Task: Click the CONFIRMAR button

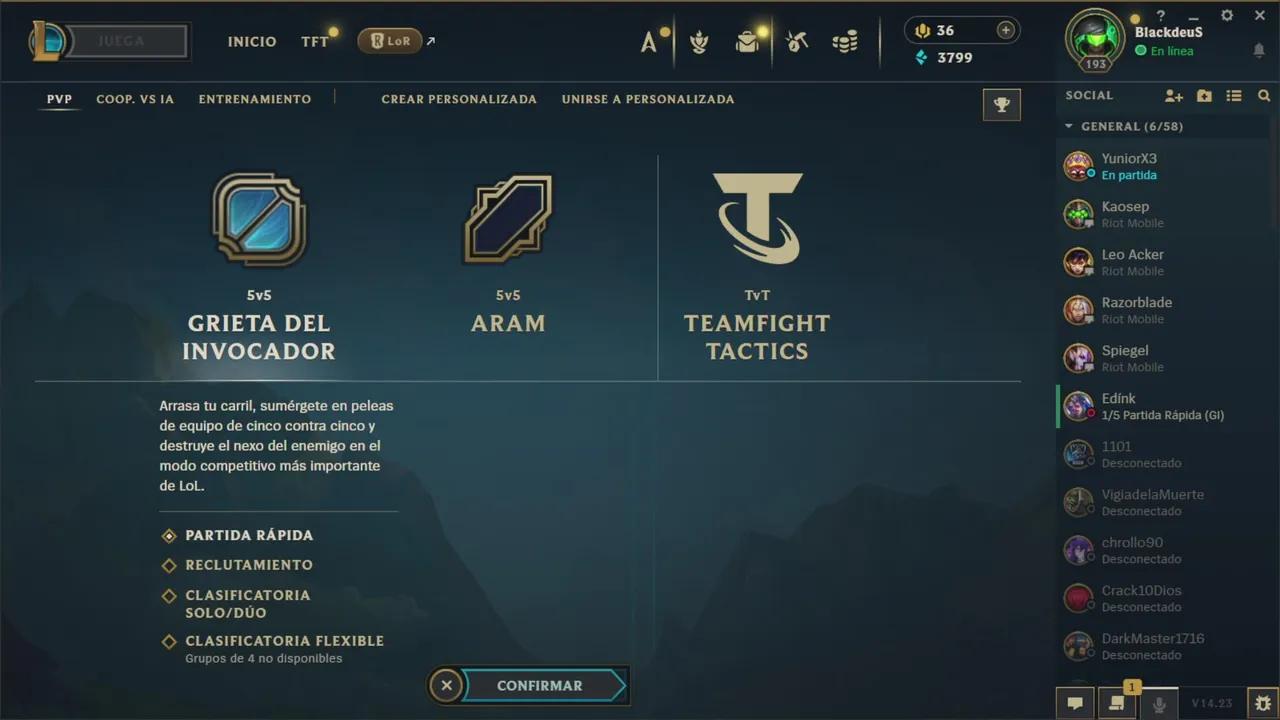Action: tap(539, 685)
